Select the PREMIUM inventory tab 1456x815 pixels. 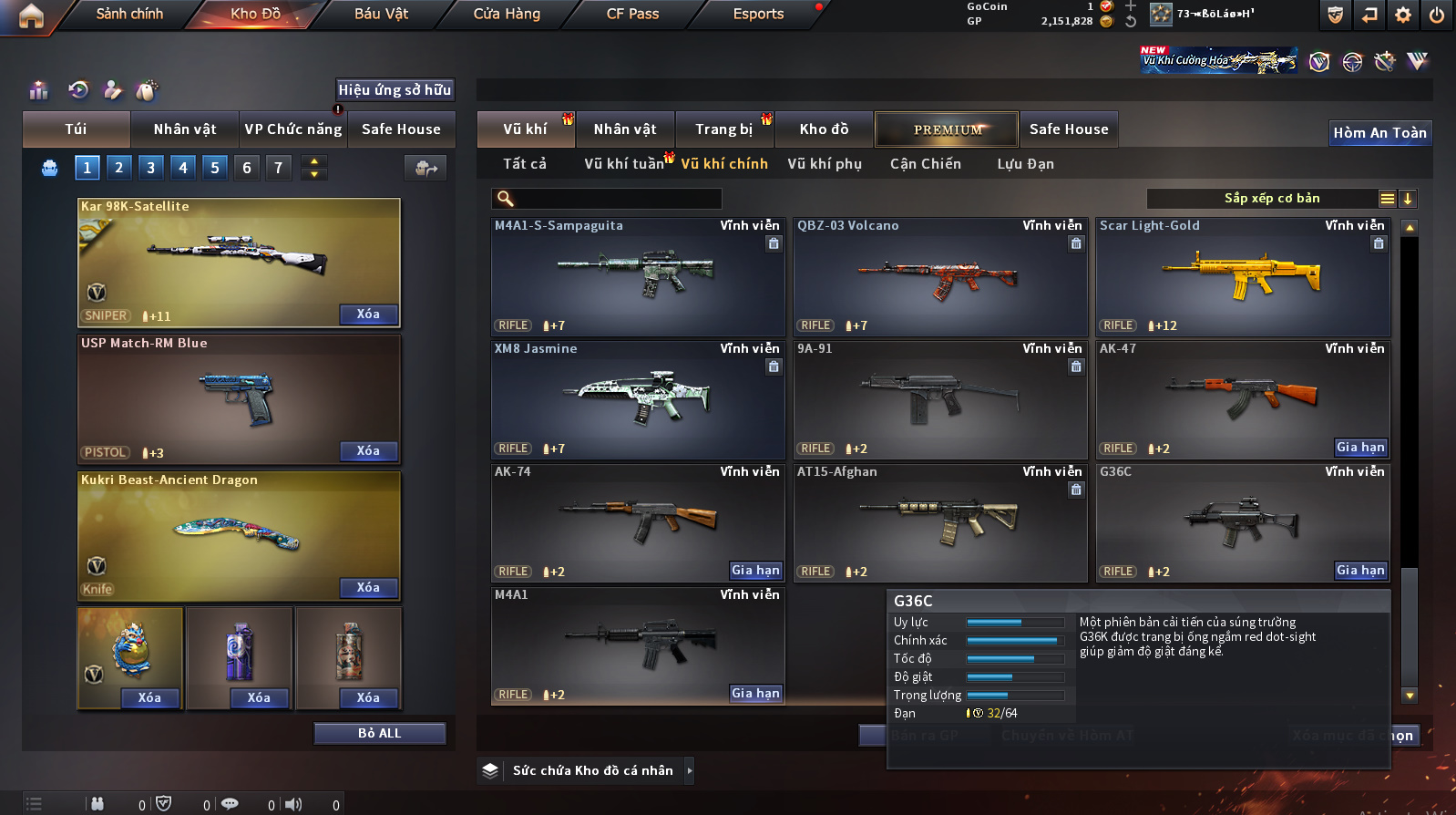(x=948, y=129)
